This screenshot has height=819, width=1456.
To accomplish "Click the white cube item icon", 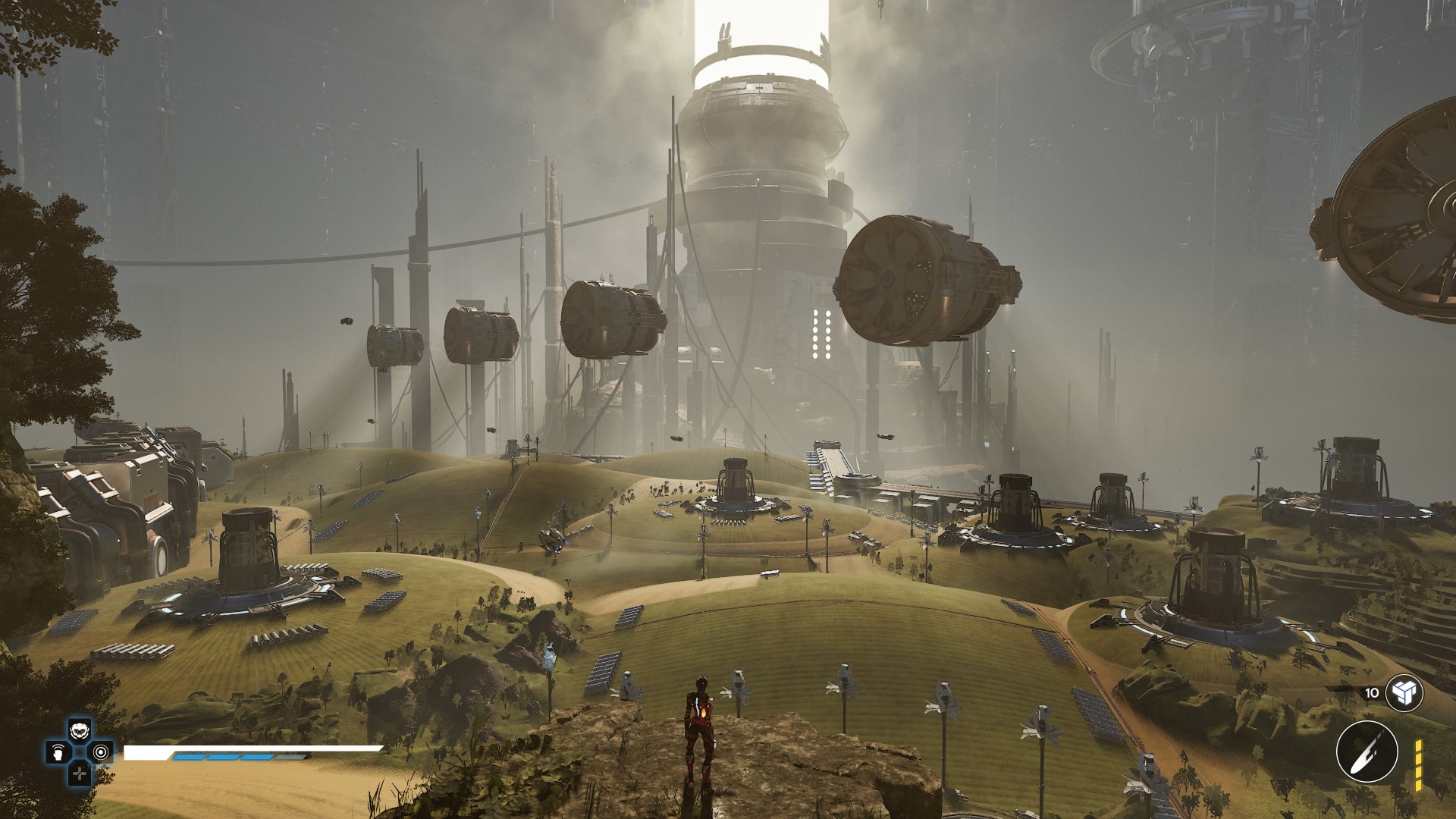I will pos(1403,693).
